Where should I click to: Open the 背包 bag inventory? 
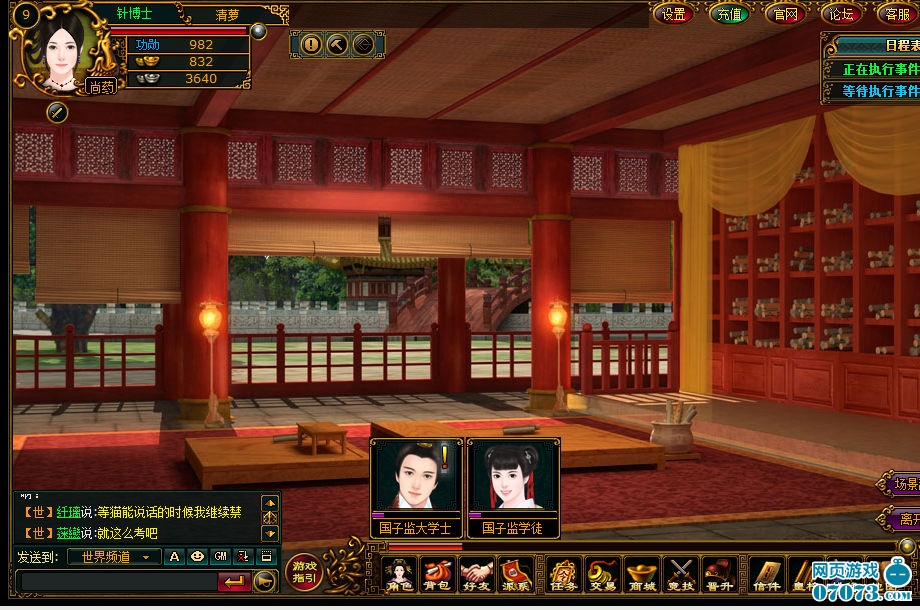(x=437, y=575)
